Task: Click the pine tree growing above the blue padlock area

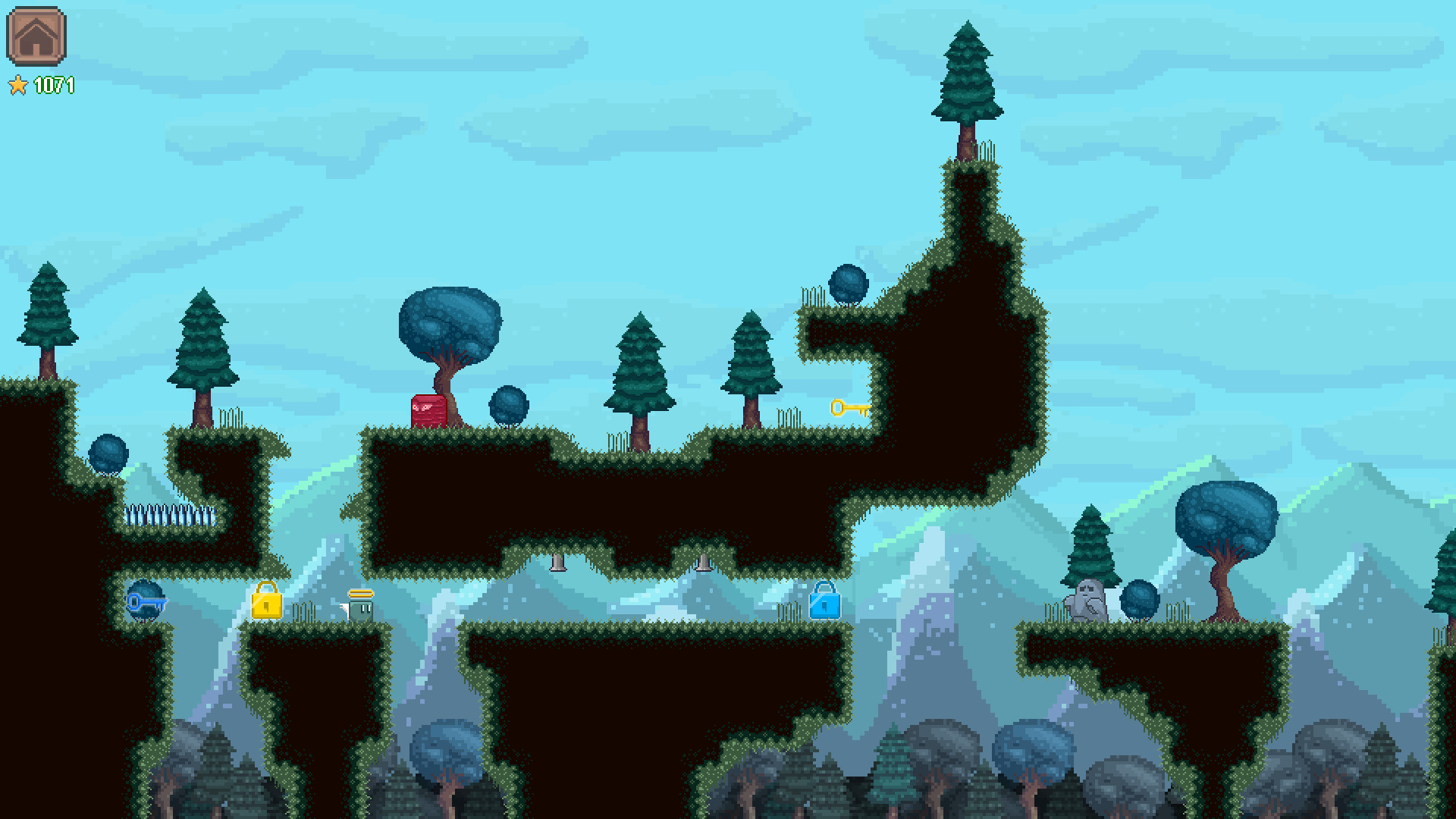Action: pyautogui.click(x=751, y=364)
